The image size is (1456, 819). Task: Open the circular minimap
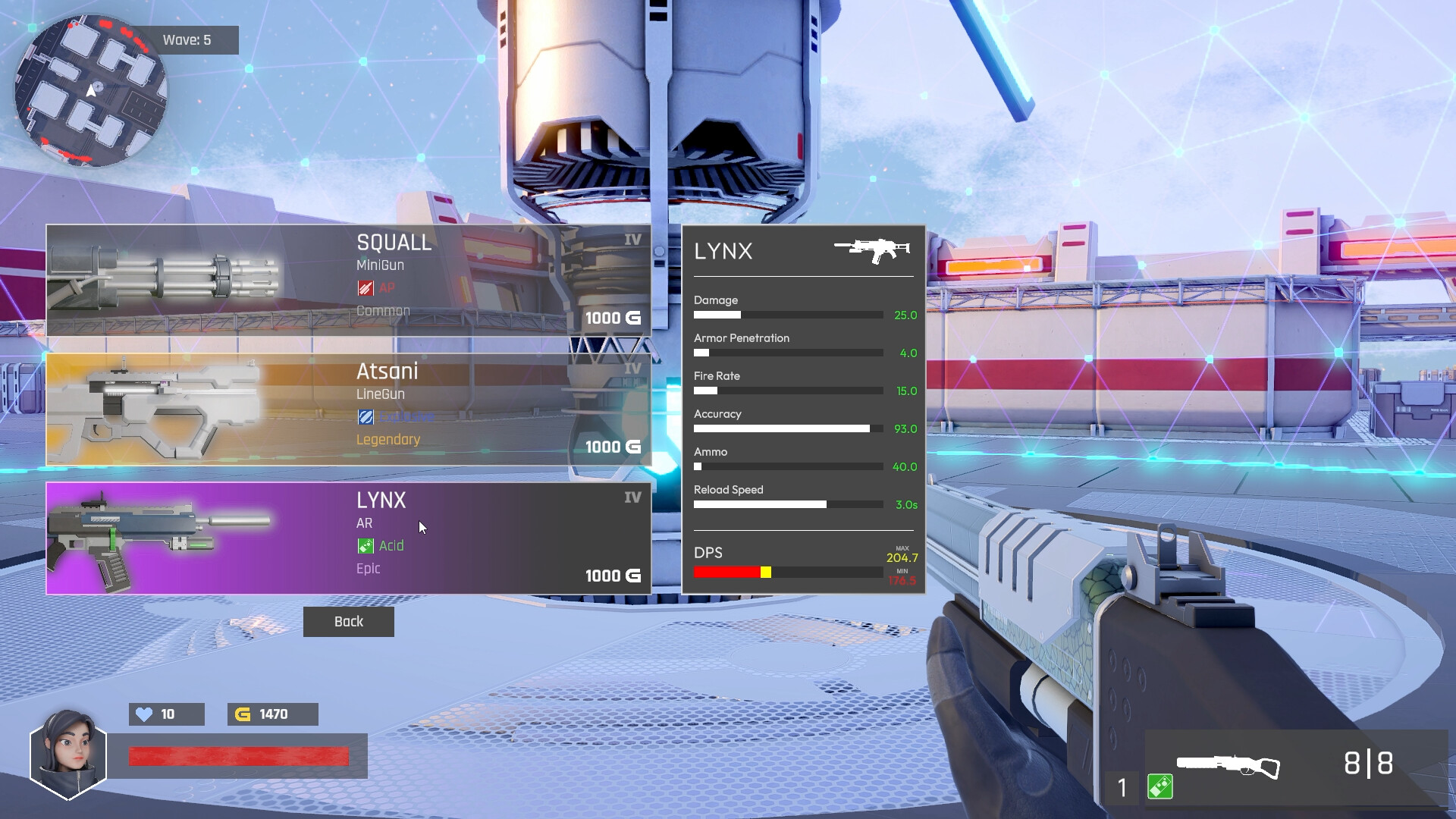(91, 91)
